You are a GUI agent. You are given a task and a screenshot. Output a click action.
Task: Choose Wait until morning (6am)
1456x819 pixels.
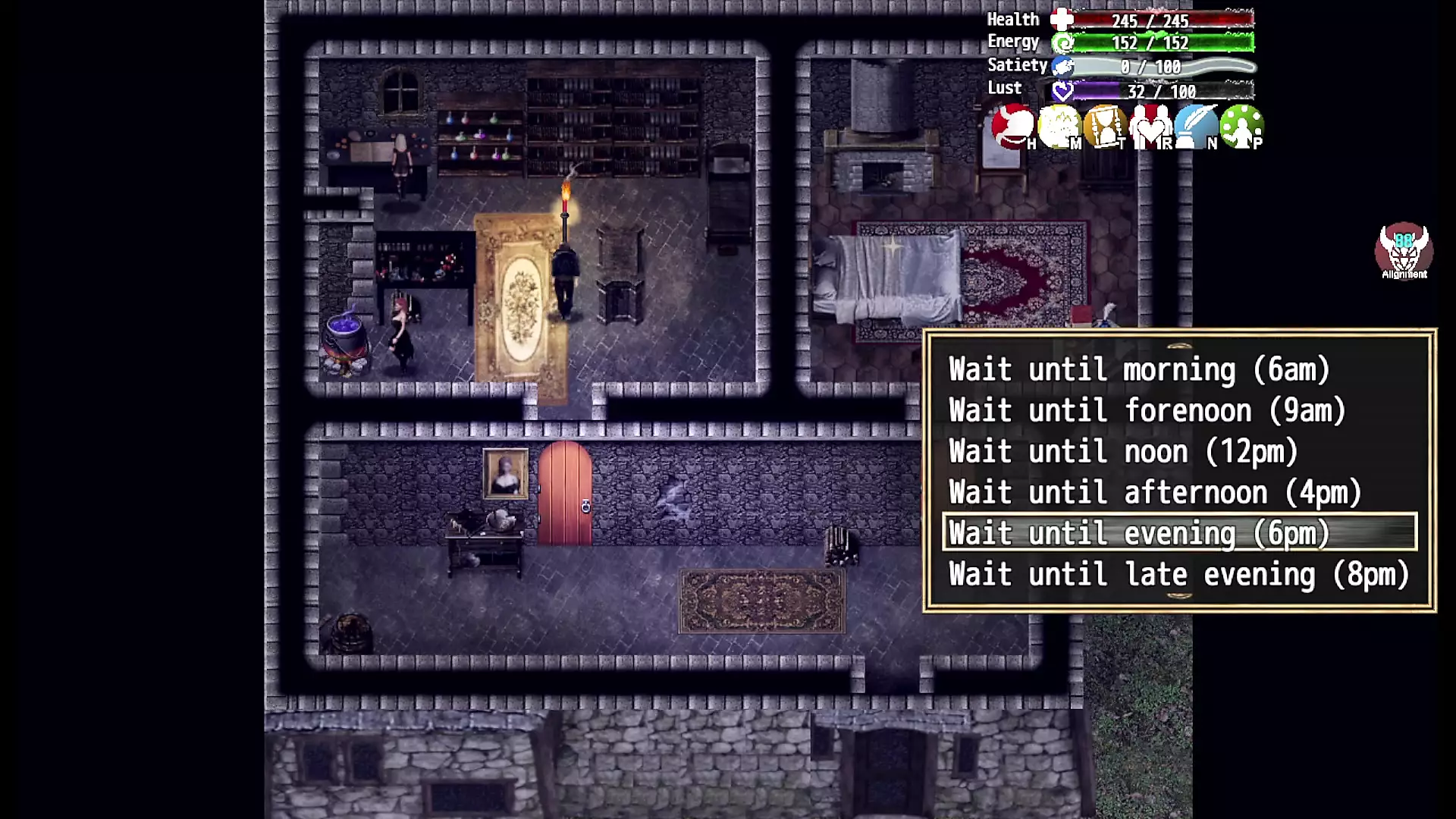pos(1138,370)
